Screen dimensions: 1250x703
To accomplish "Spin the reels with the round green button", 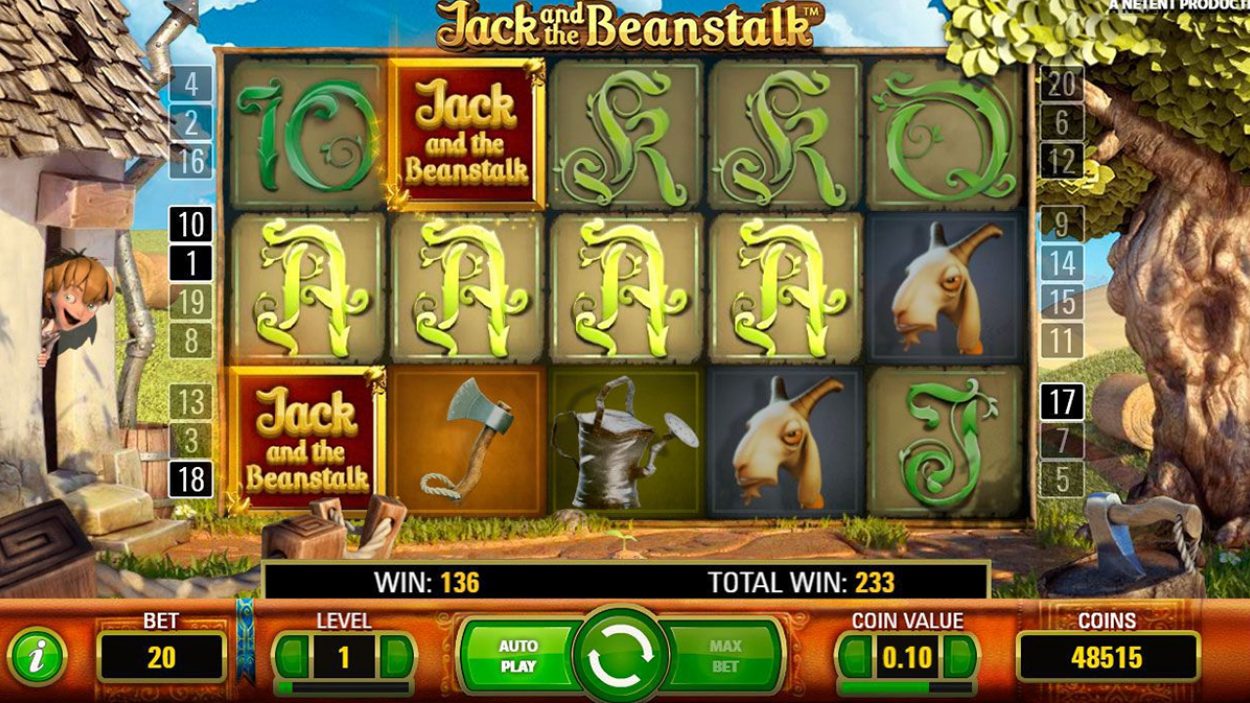I will [621, 656].
